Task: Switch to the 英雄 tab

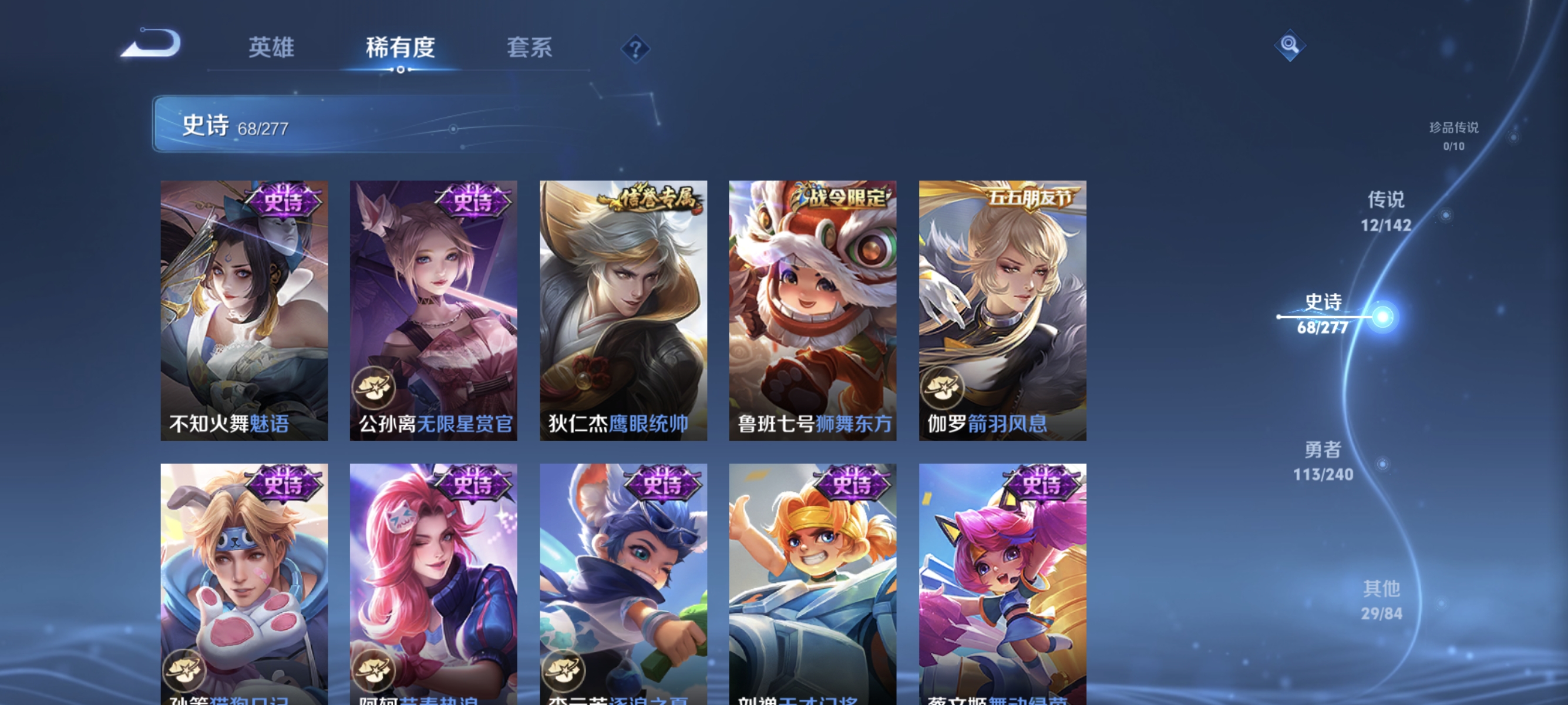Action: (271, 48)
